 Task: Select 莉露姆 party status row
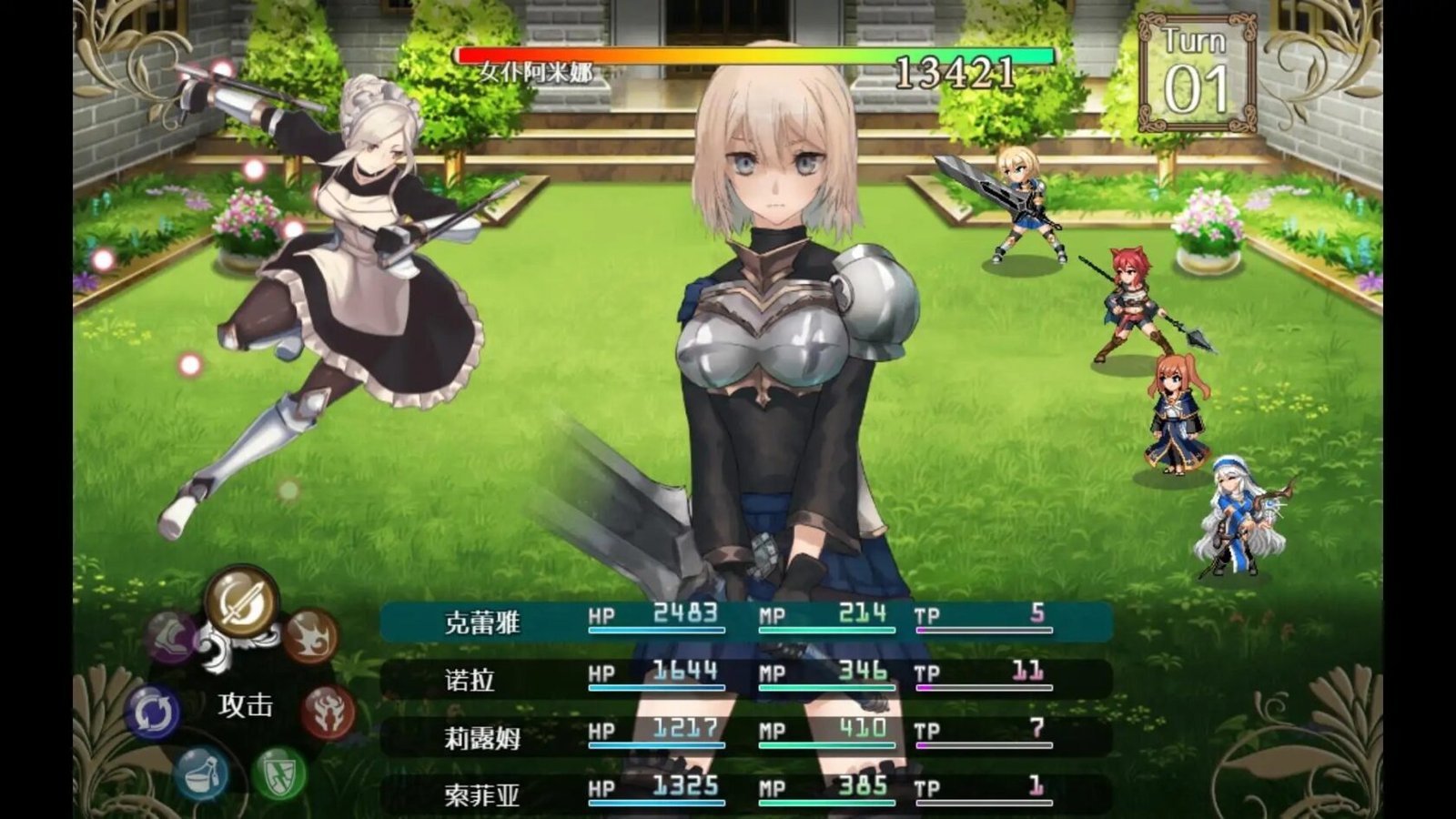click(746, 736)
